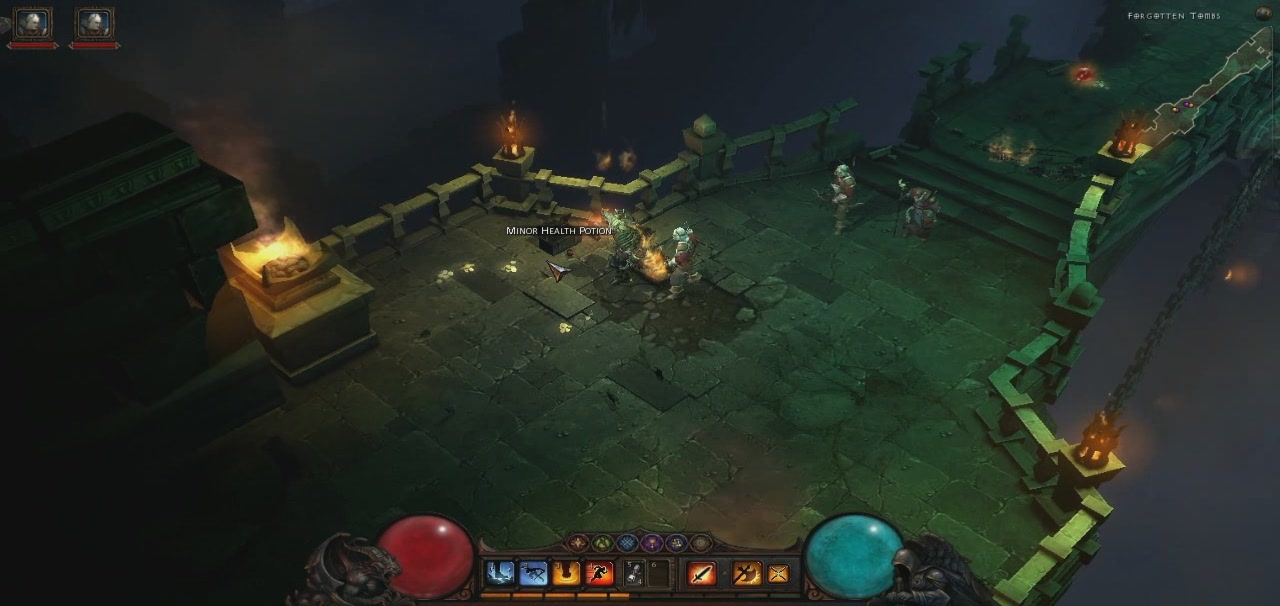This screenshot has width=1280, height=606.
Task: Activate the red running figure skill
Action: [x=599, y=573]
